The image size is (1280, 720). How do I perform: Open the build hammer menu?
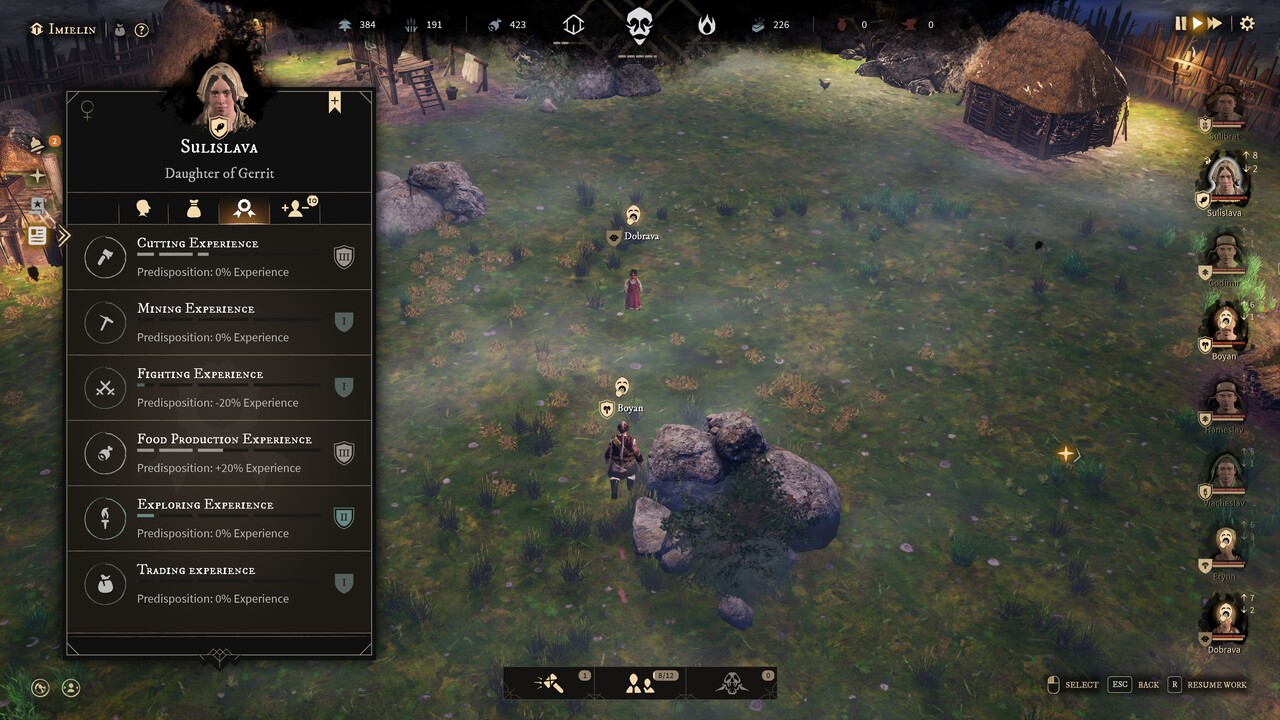pos(549,684)
